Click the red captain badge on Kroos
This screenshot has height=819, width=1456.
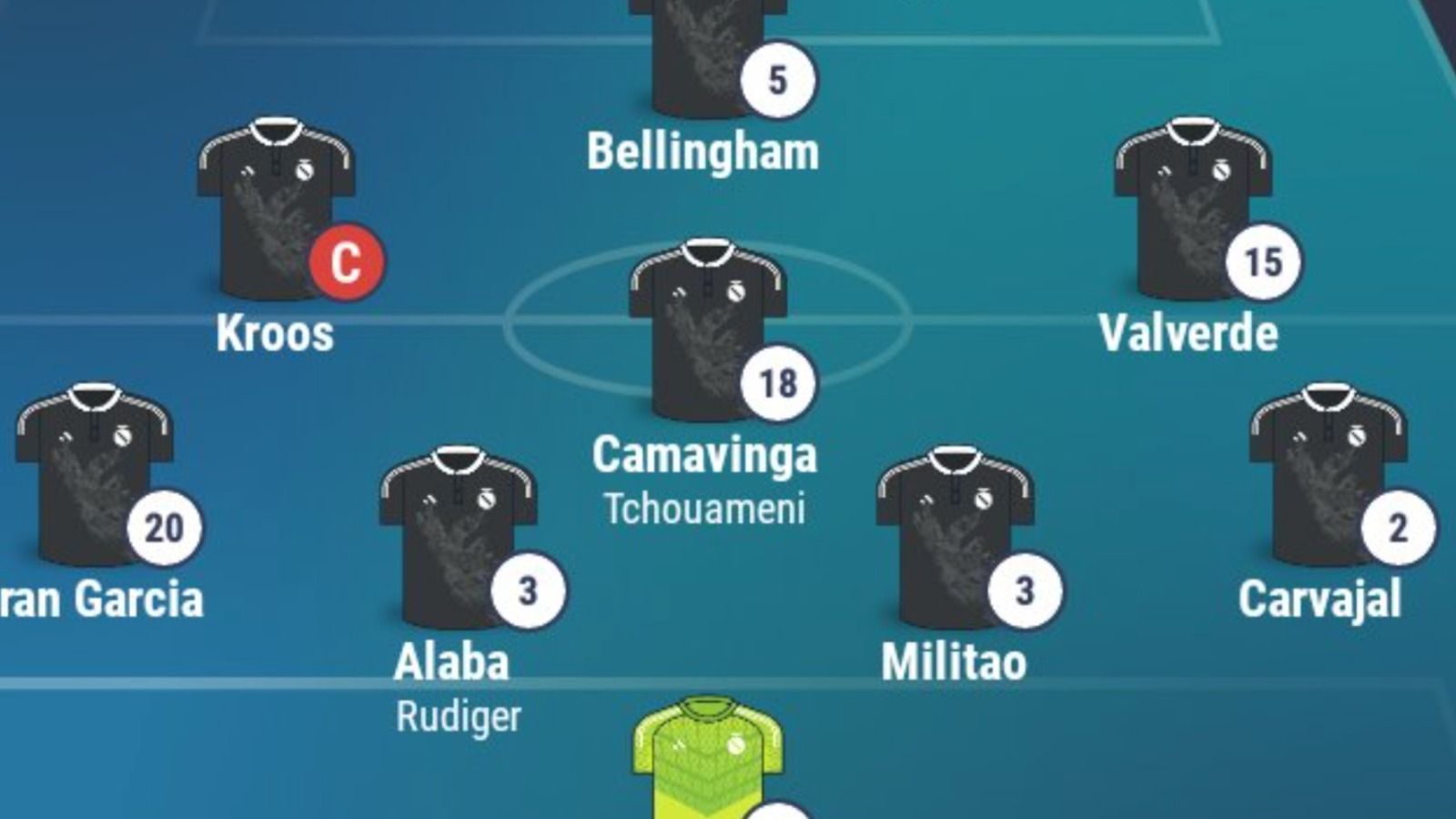tap(346, 262)
